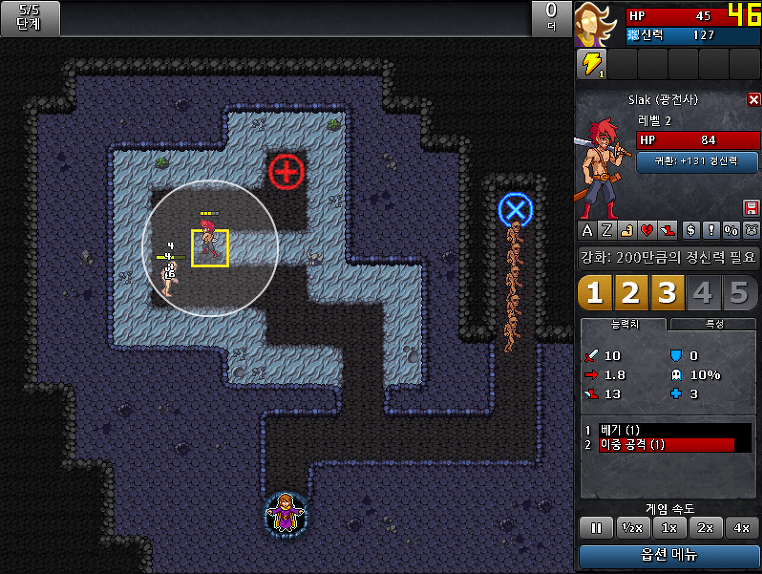Select upgrade level 2 button
The image size is (762, 574).
[x=631, y=293]
